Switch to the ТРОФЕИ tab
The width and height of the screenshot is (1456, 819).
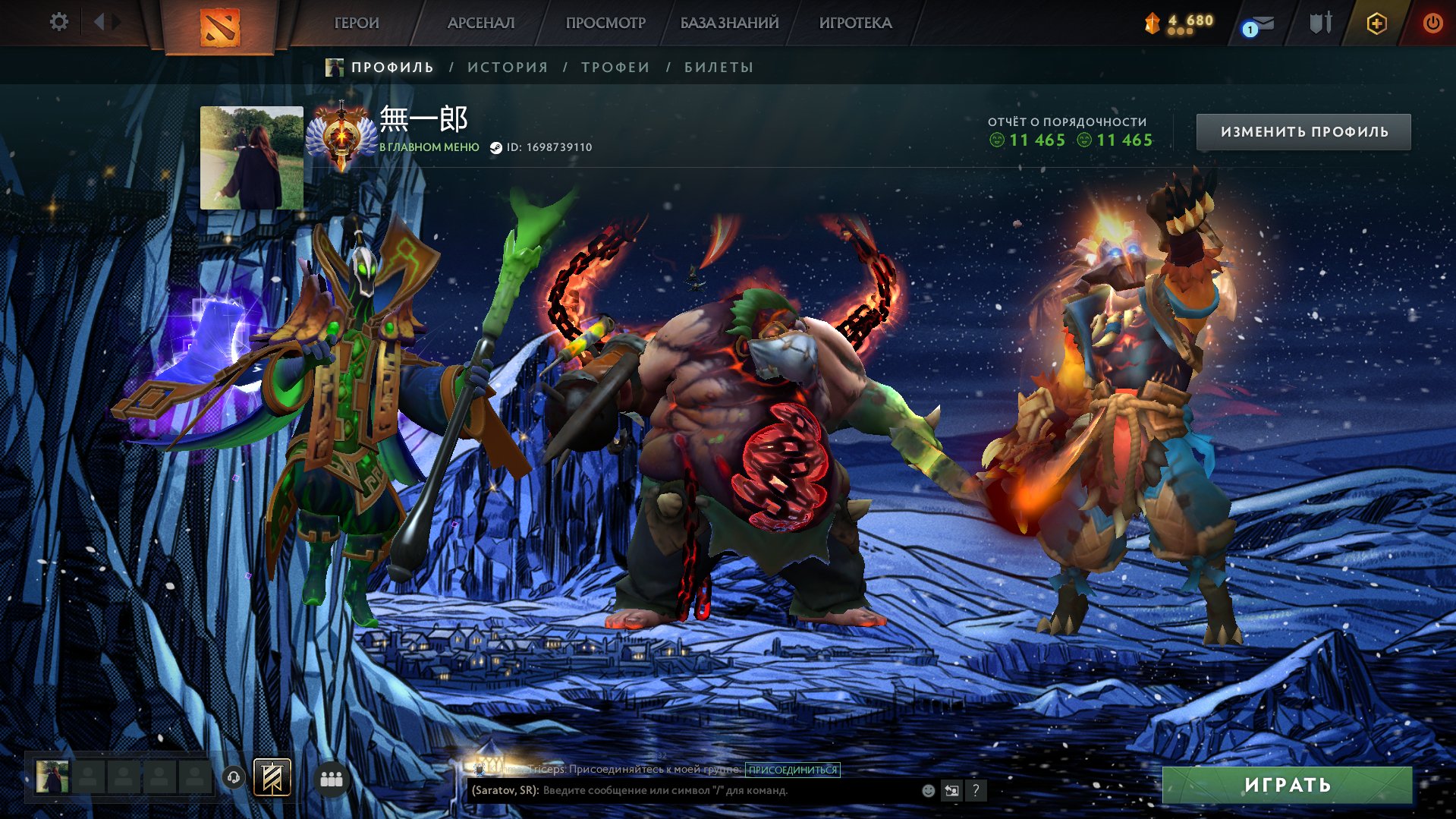[615, 68]
